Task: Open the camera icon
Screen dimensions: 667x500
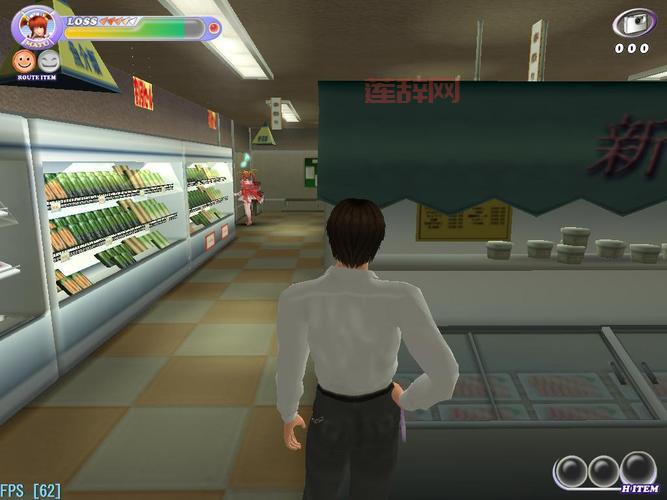Action: click(x=631, y=24)
